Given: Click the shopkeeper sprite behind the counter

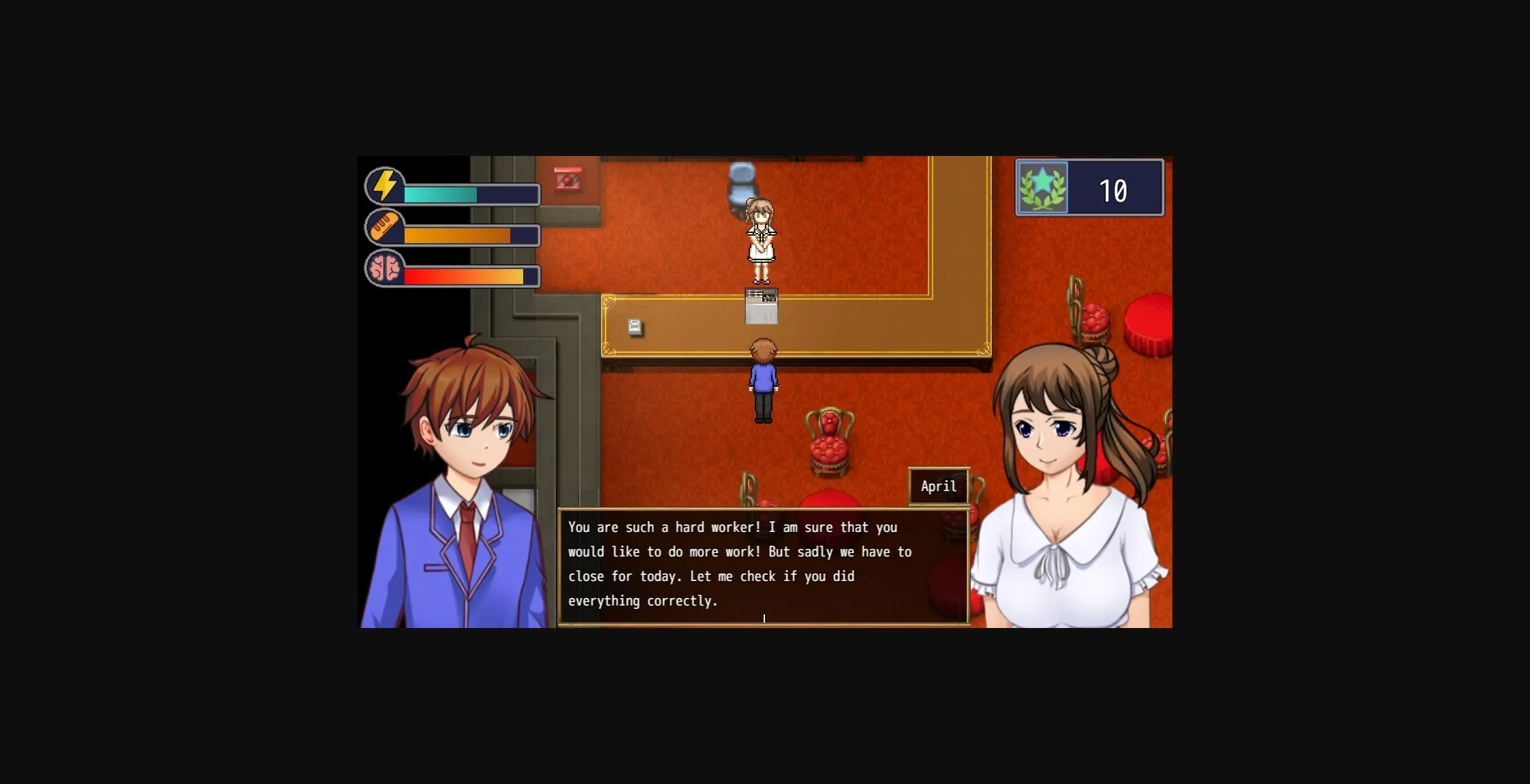Looking at the screenshot, I should point(760,238).
